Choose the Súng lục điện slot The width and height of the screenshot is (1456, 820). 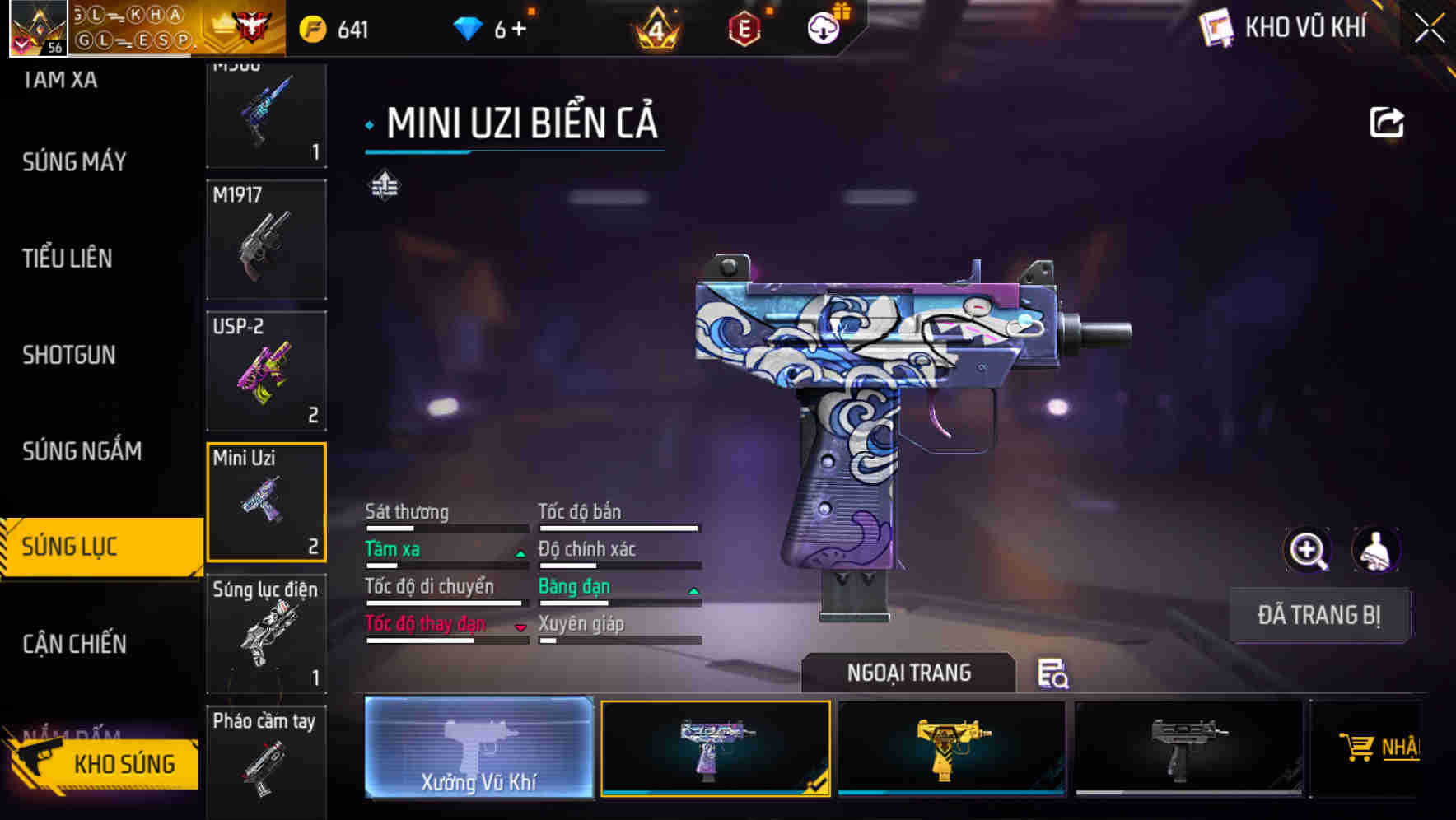266,634
